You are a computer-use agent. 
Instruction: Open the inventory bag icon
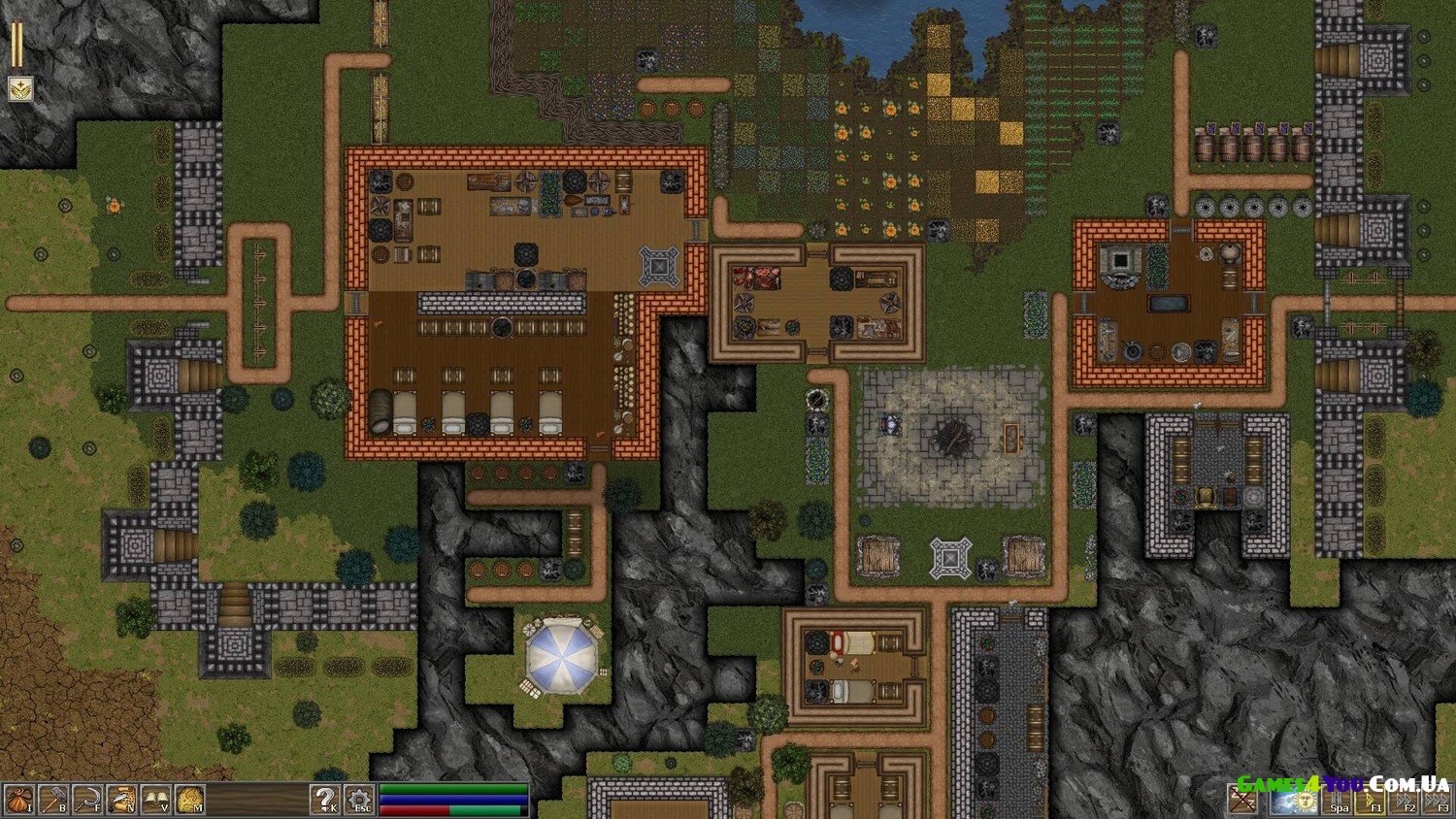pyautogui.click(x=18, y=800)
